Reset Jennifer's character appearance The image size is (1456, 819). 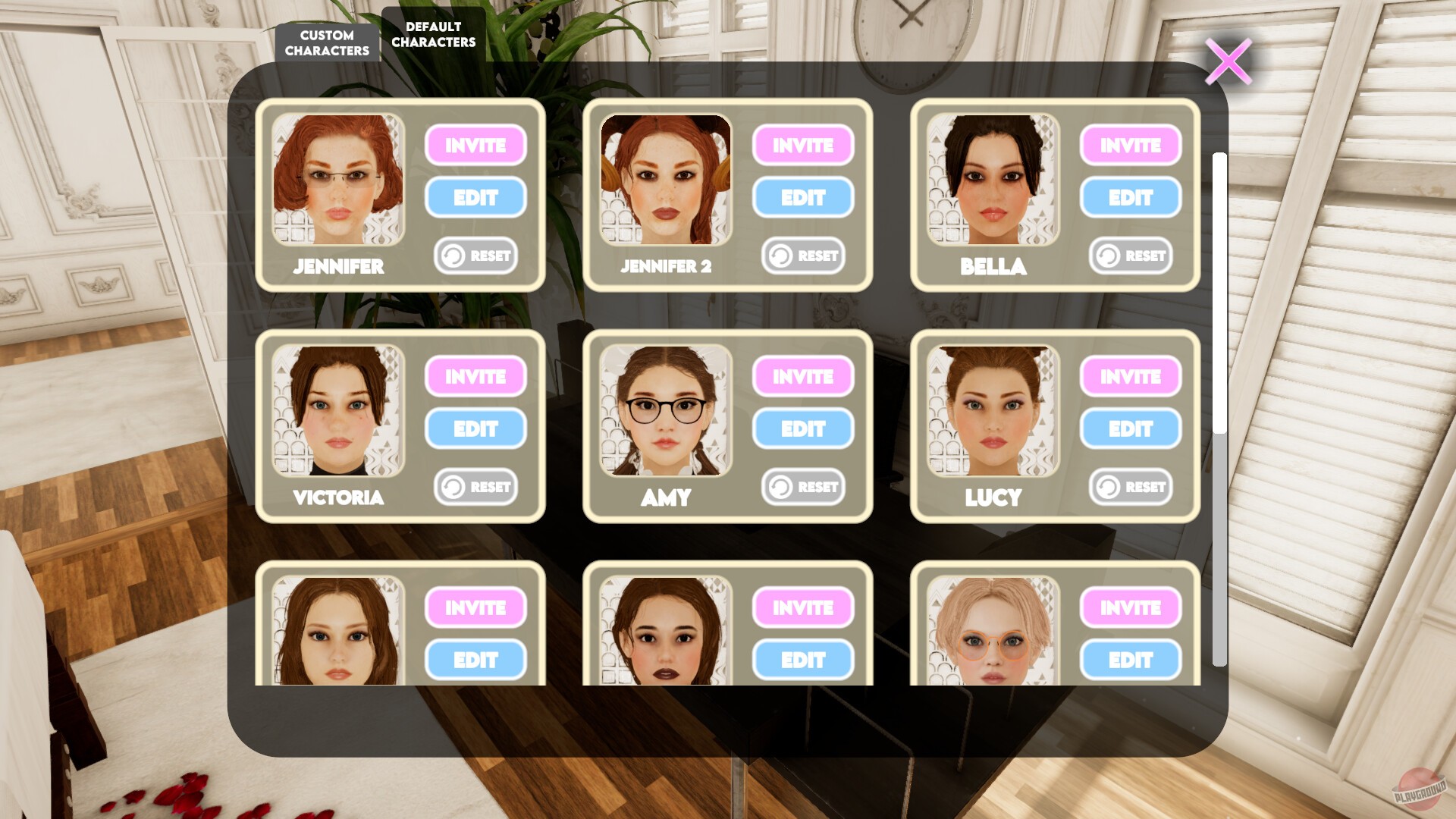(x=475, y=256)
